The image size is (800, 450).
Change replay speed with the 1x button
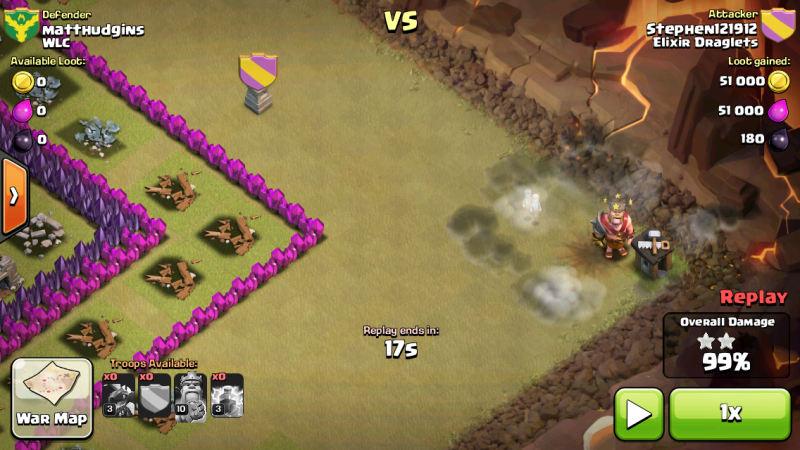(727, 414)
